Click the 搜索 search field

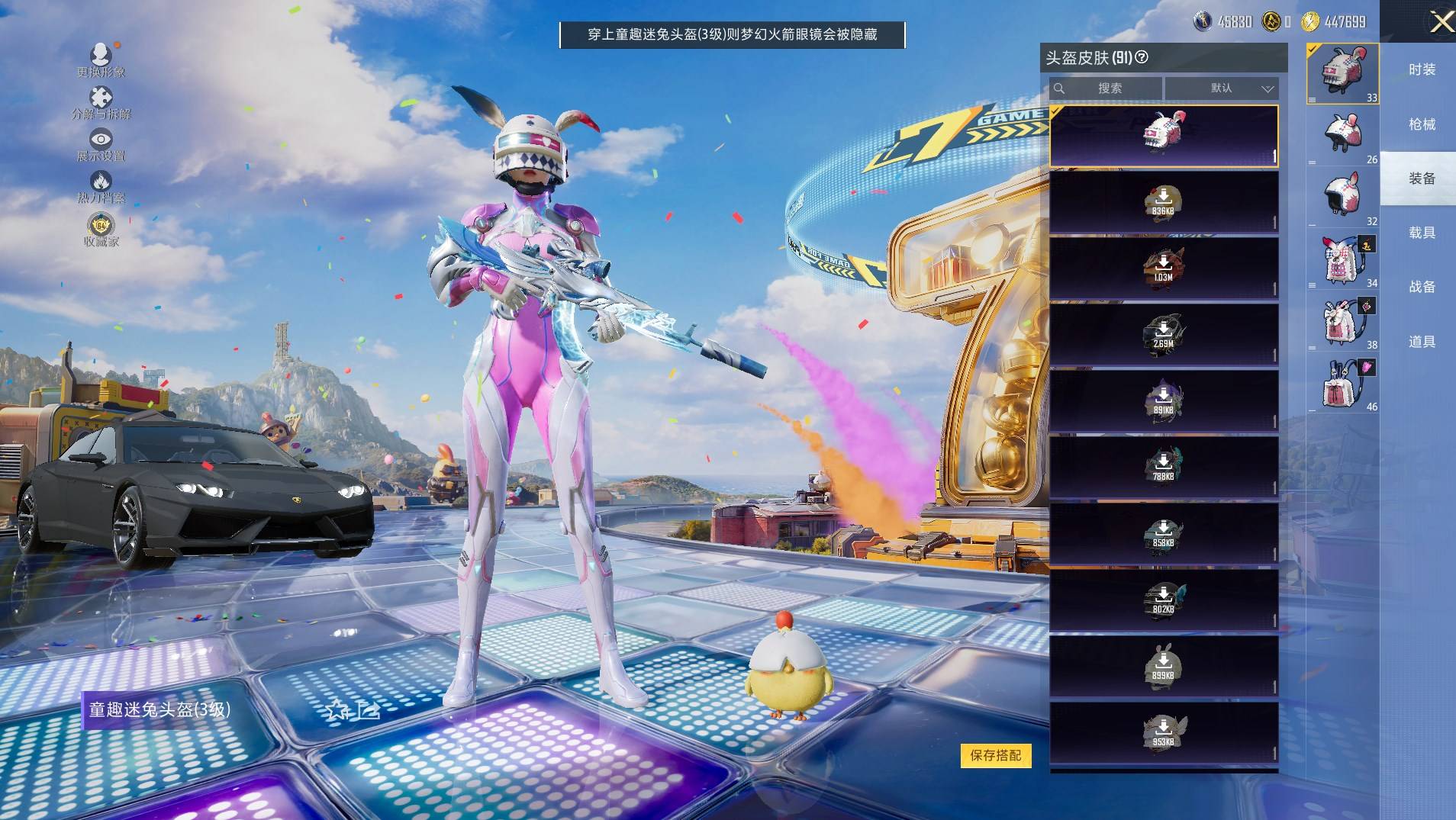[x=1106, y=88]
